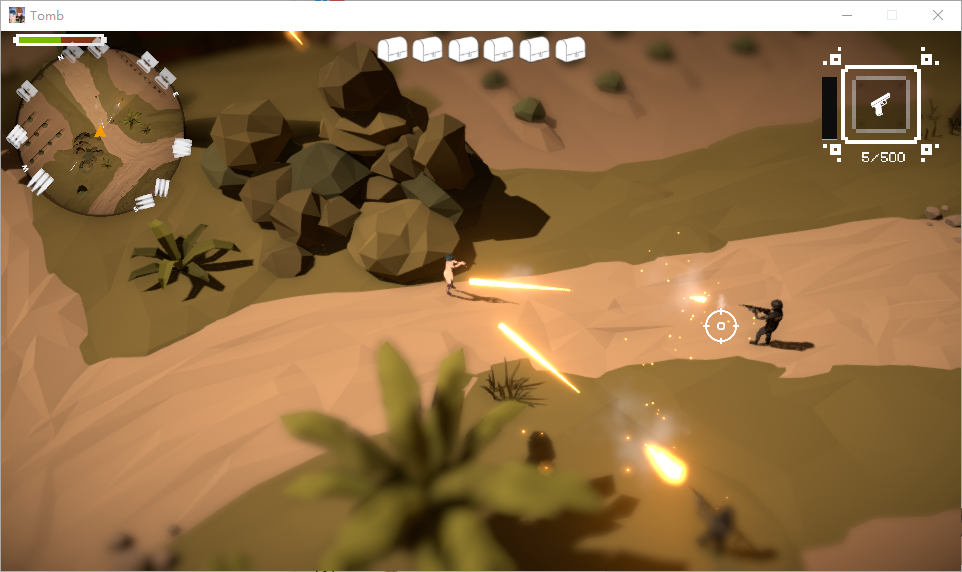This screenshot has width=962, height=572.
Task: Select the pistol weapon slot
Action: pyautogui.click(x=880, y=104)
